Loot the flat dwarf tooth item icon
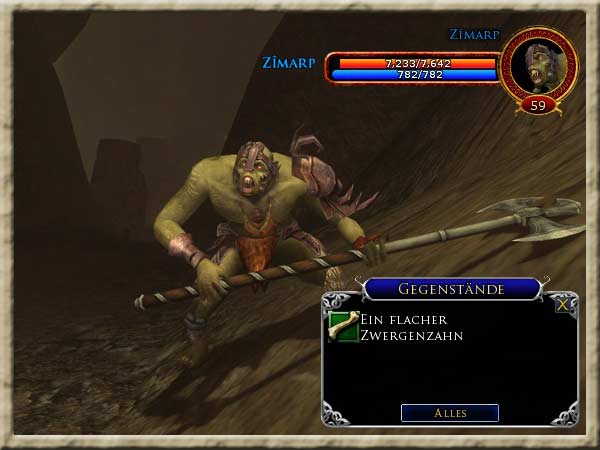Image resolution: width=600 pixels, height=450 pixels. point(343,327)
